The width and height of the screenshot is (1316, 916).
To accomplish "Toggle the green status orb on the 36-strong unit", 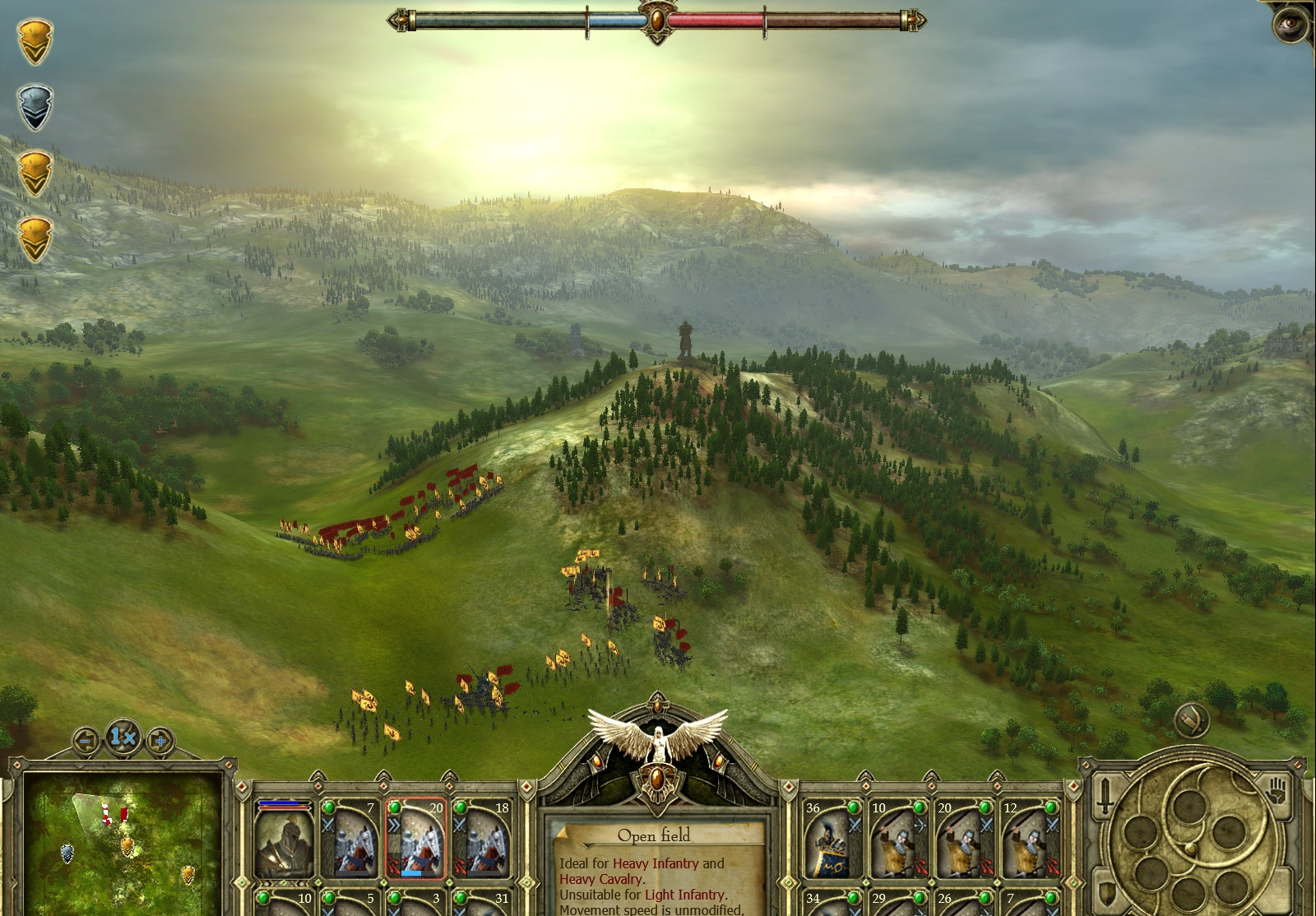I will pyautogui.click(x=854, y=808).
